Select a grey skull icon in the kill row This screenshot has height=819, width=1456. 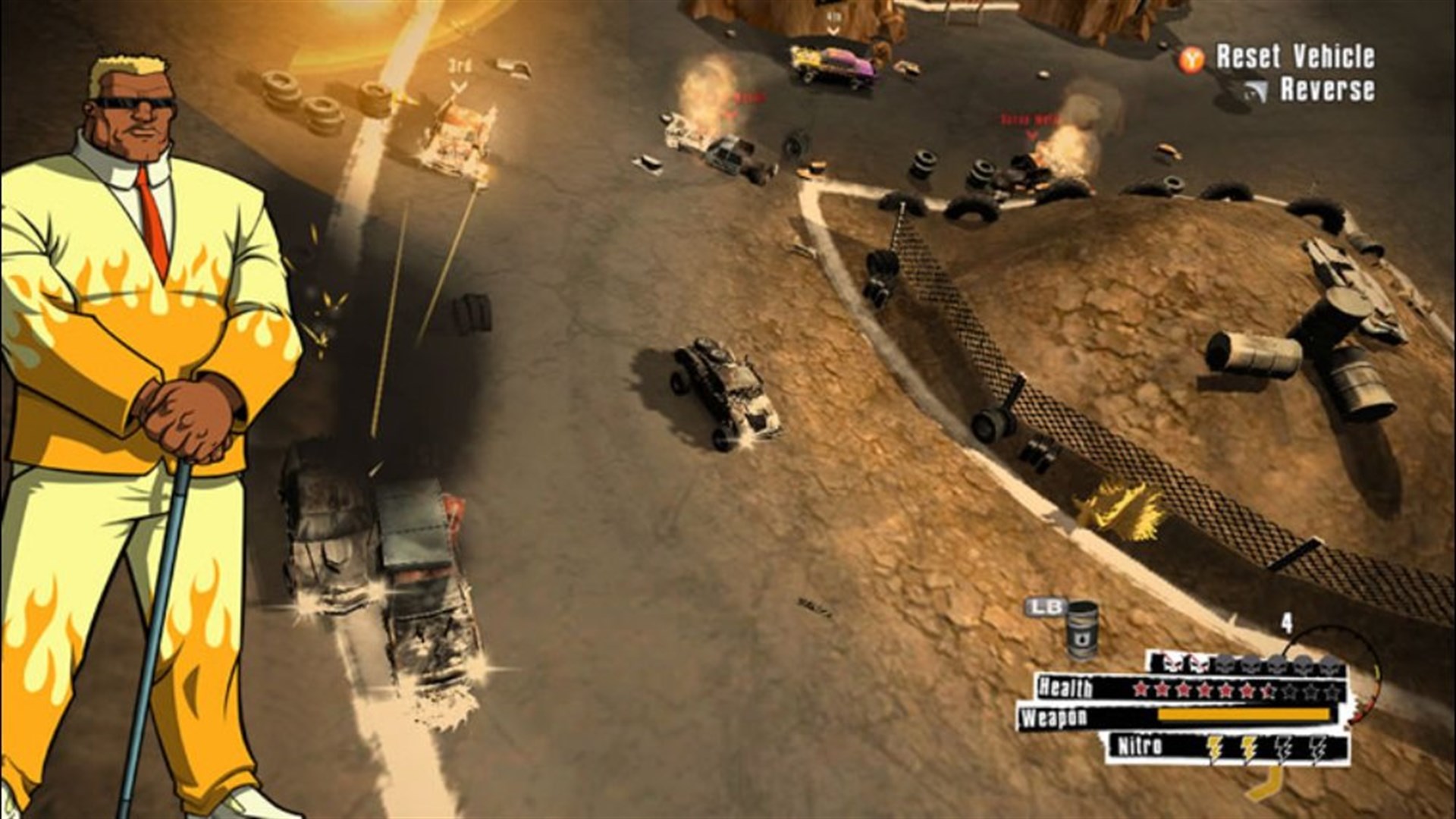click(1227, 664)
